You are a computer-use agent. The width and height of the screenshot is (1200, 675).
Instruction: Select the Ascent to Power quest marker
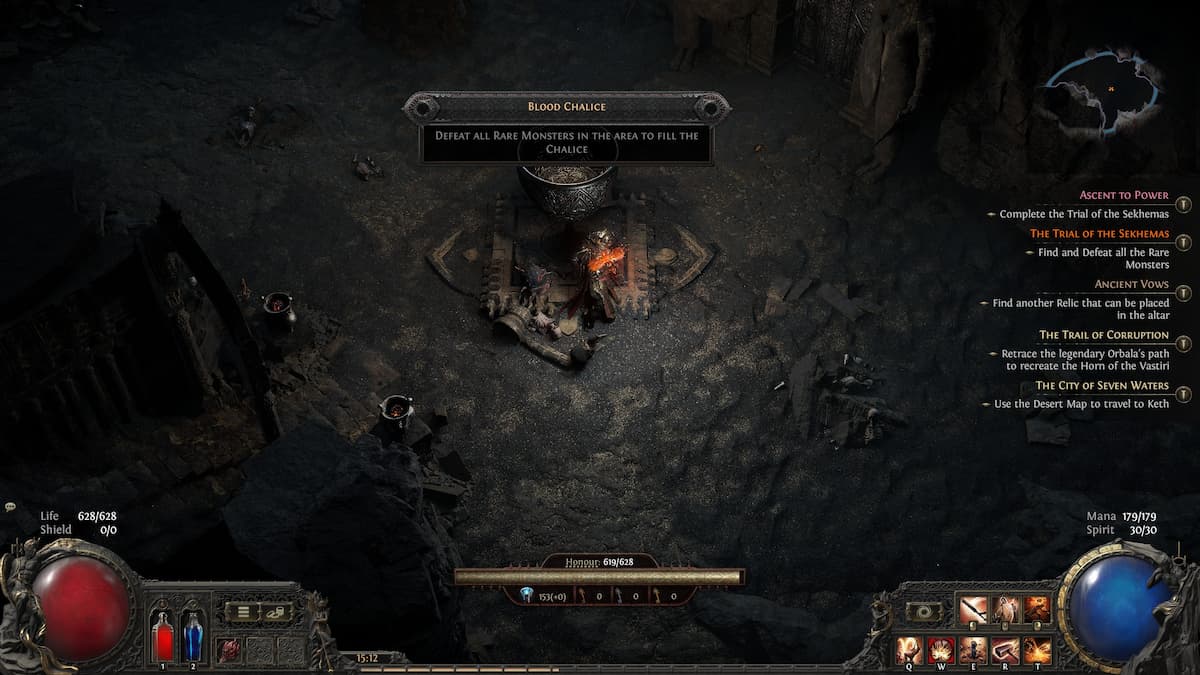coord(1183,204)
